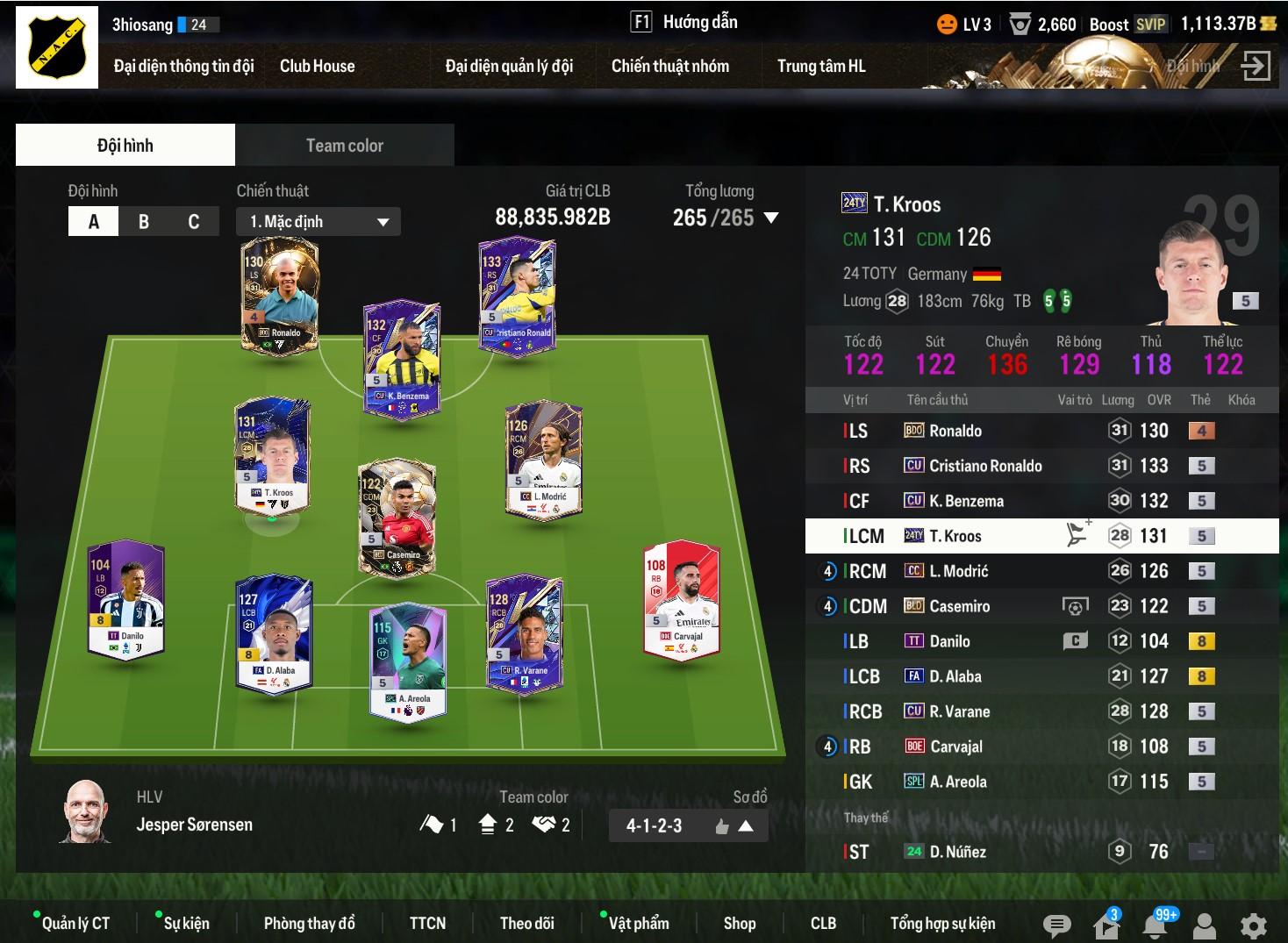1288x943 pixels.
Task: Open the settings gear icon
Action: click(1253, 925)
